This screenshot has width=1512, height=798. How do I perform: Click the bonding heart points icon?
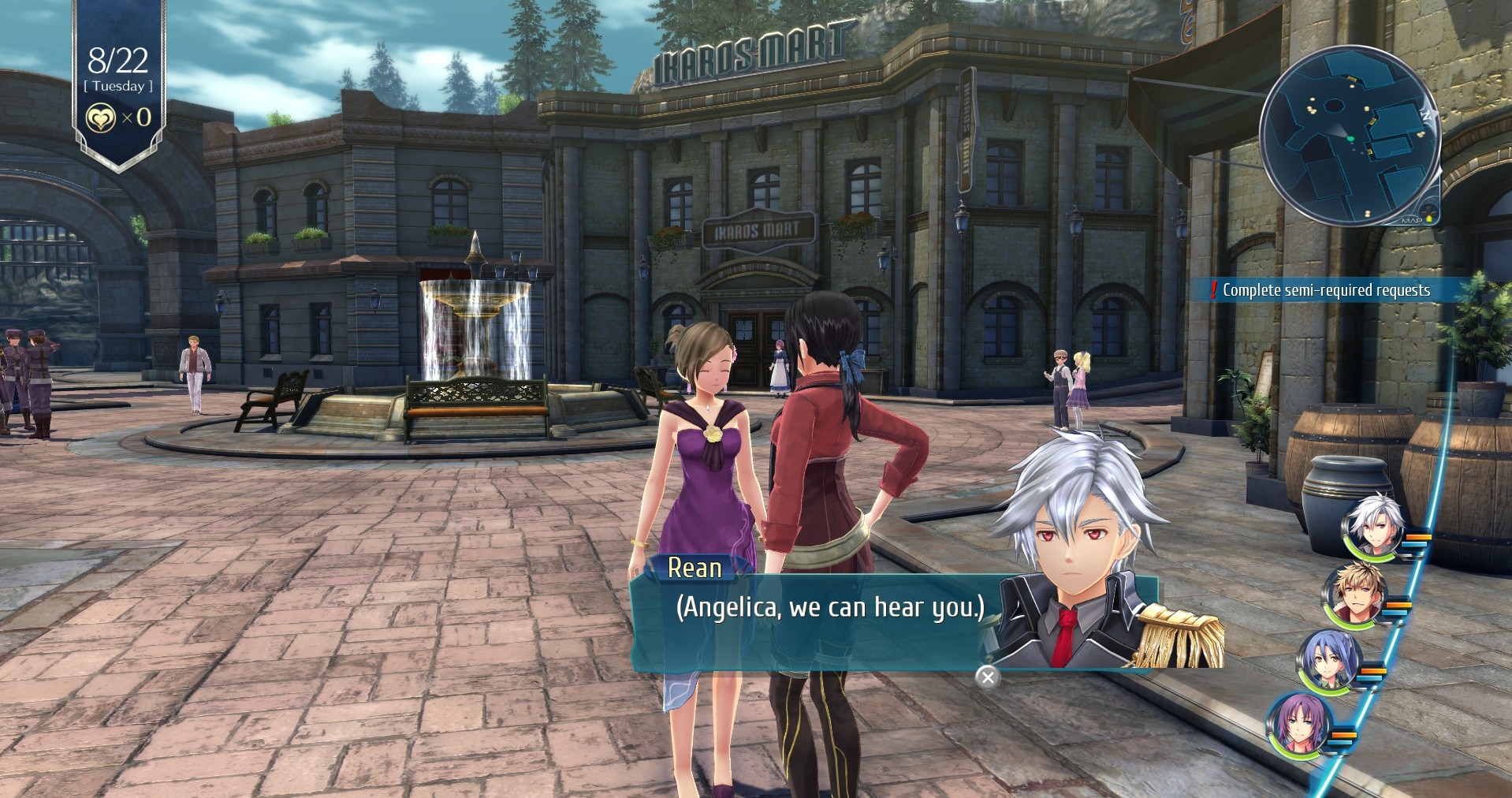[101, 118]
